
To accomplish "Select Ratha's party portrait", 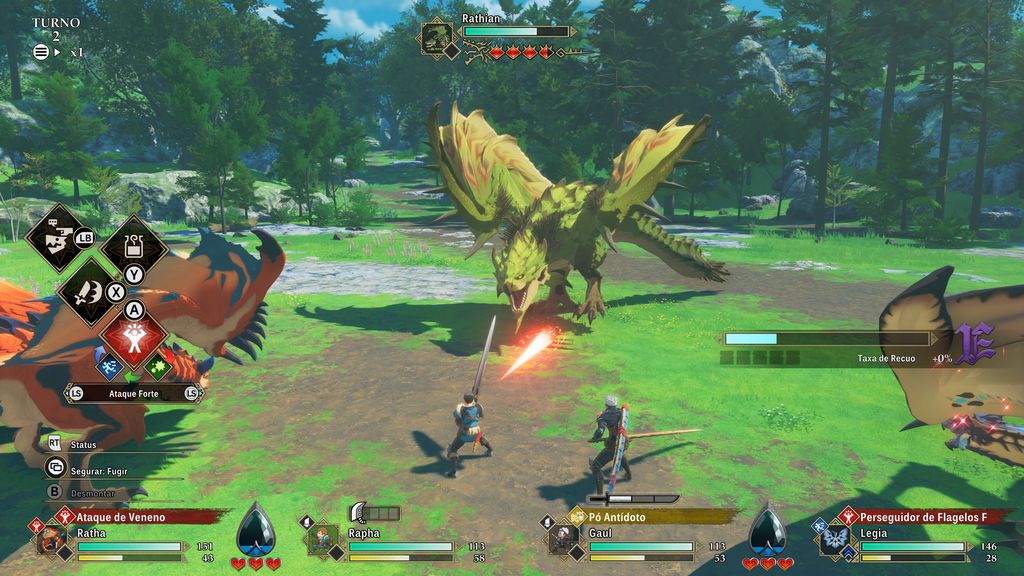I will coord(52,538).
